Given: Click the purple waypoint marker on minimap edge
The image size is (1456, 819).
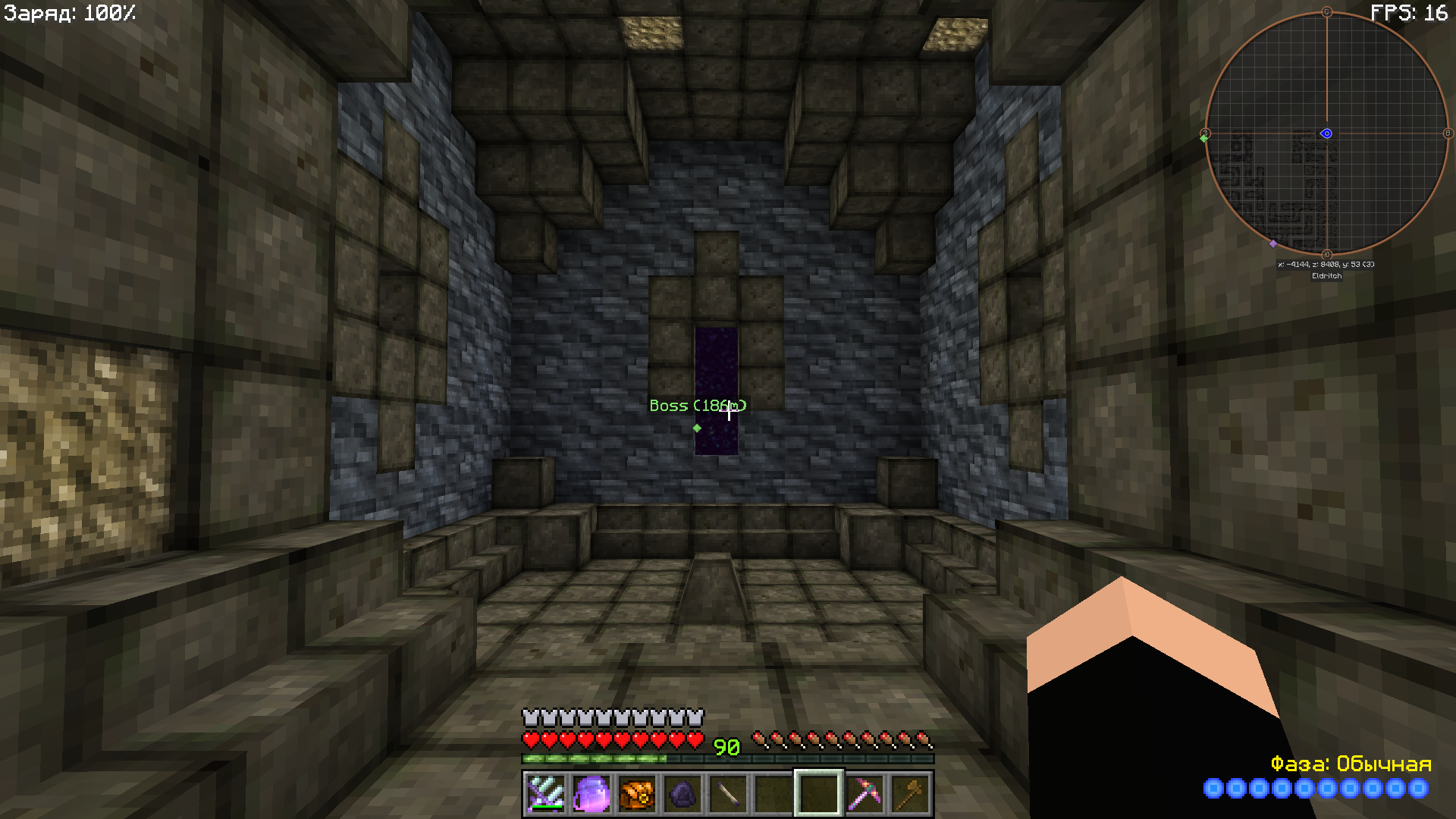Looking at the screenshot, I should 1273,243.
